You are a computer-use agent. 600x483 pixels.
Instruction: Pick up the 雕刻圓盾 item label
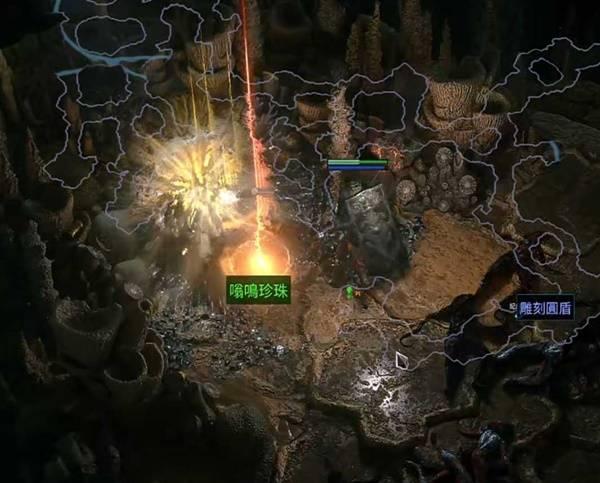tap(546, 311)
